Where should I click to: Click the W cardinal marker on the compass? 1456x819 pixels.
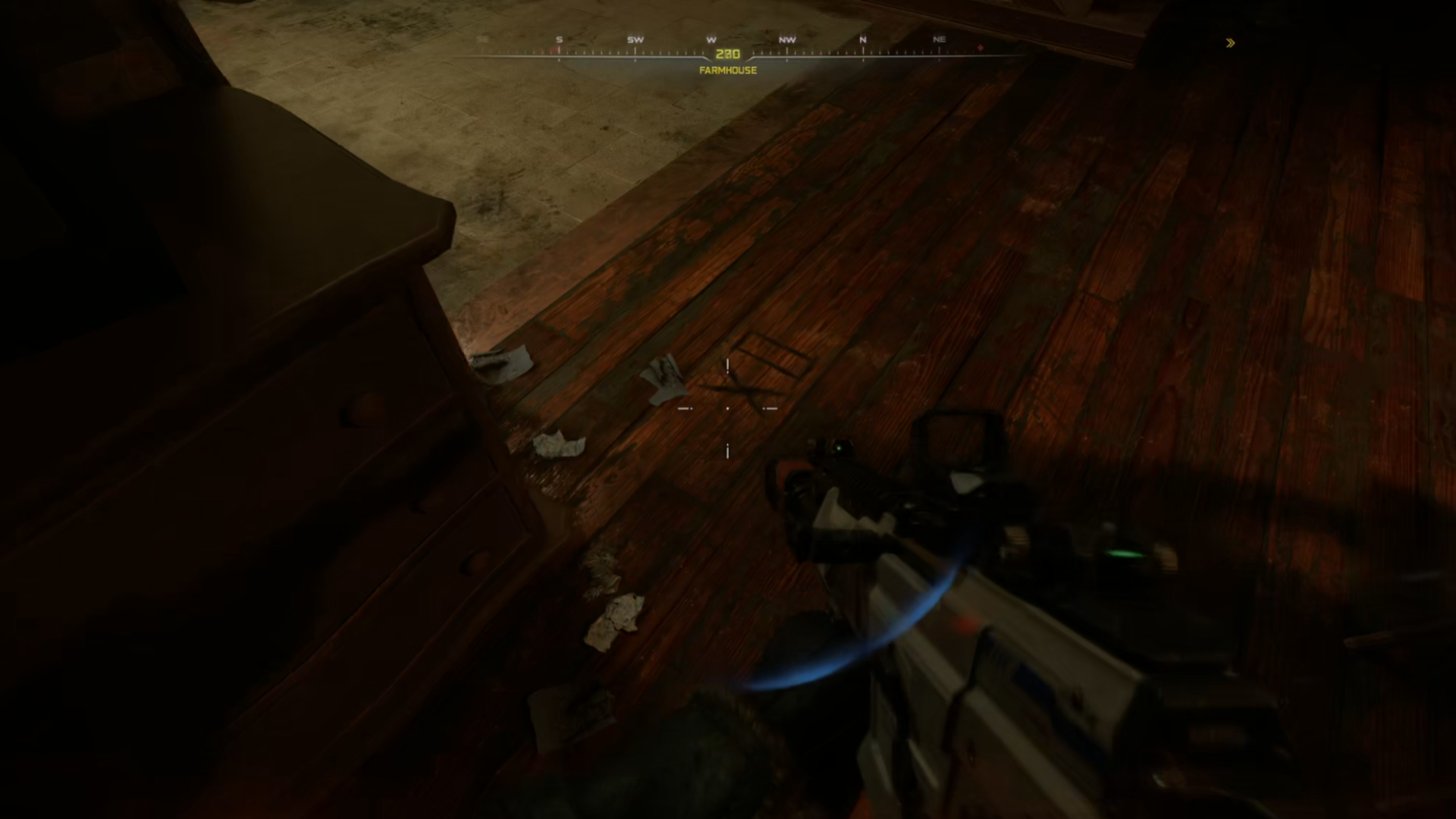pos(710,39)
